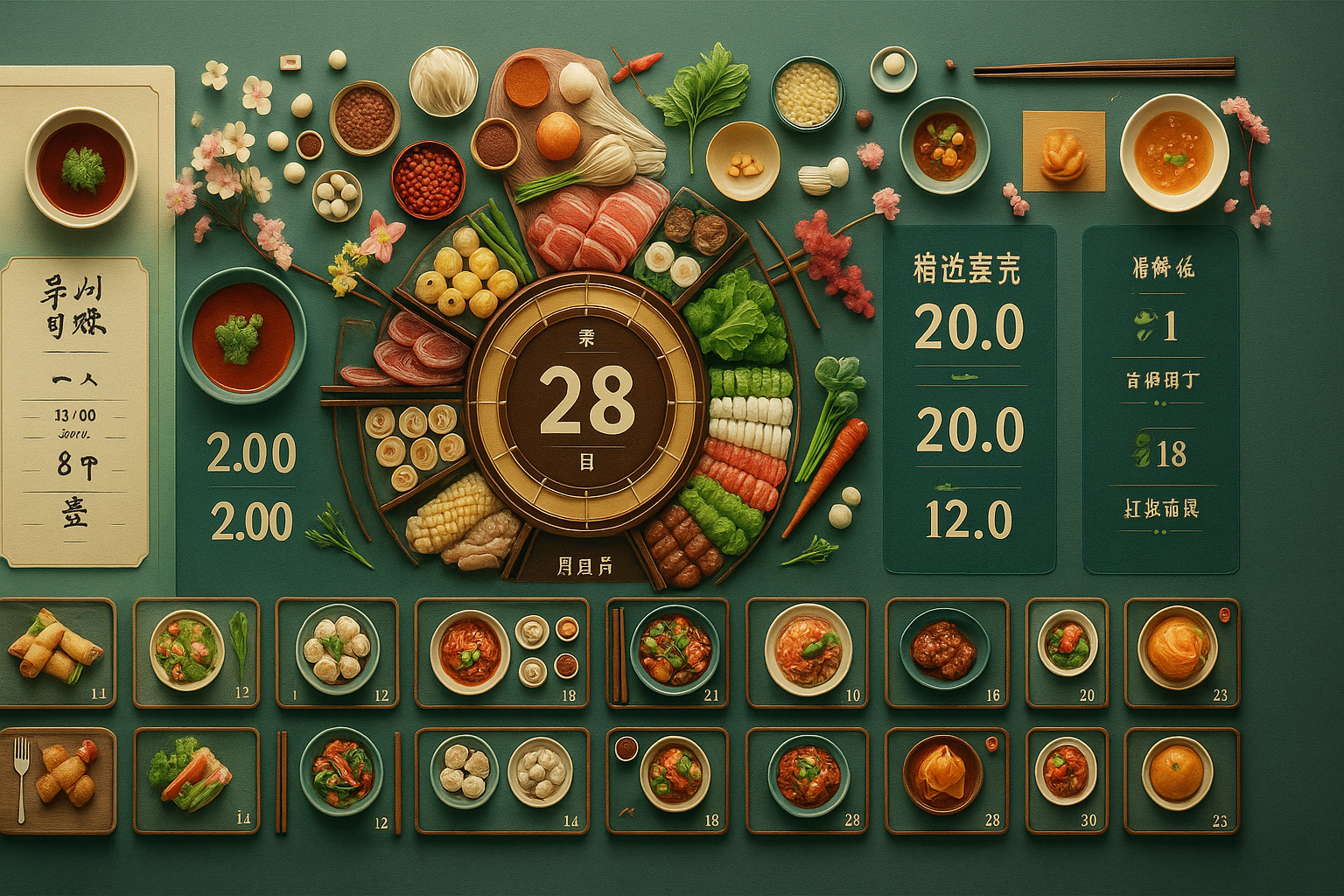Choose the green salad bowl tile
Image resolution: width=1344 pixels, height=896 pixels.
point(195,652)
